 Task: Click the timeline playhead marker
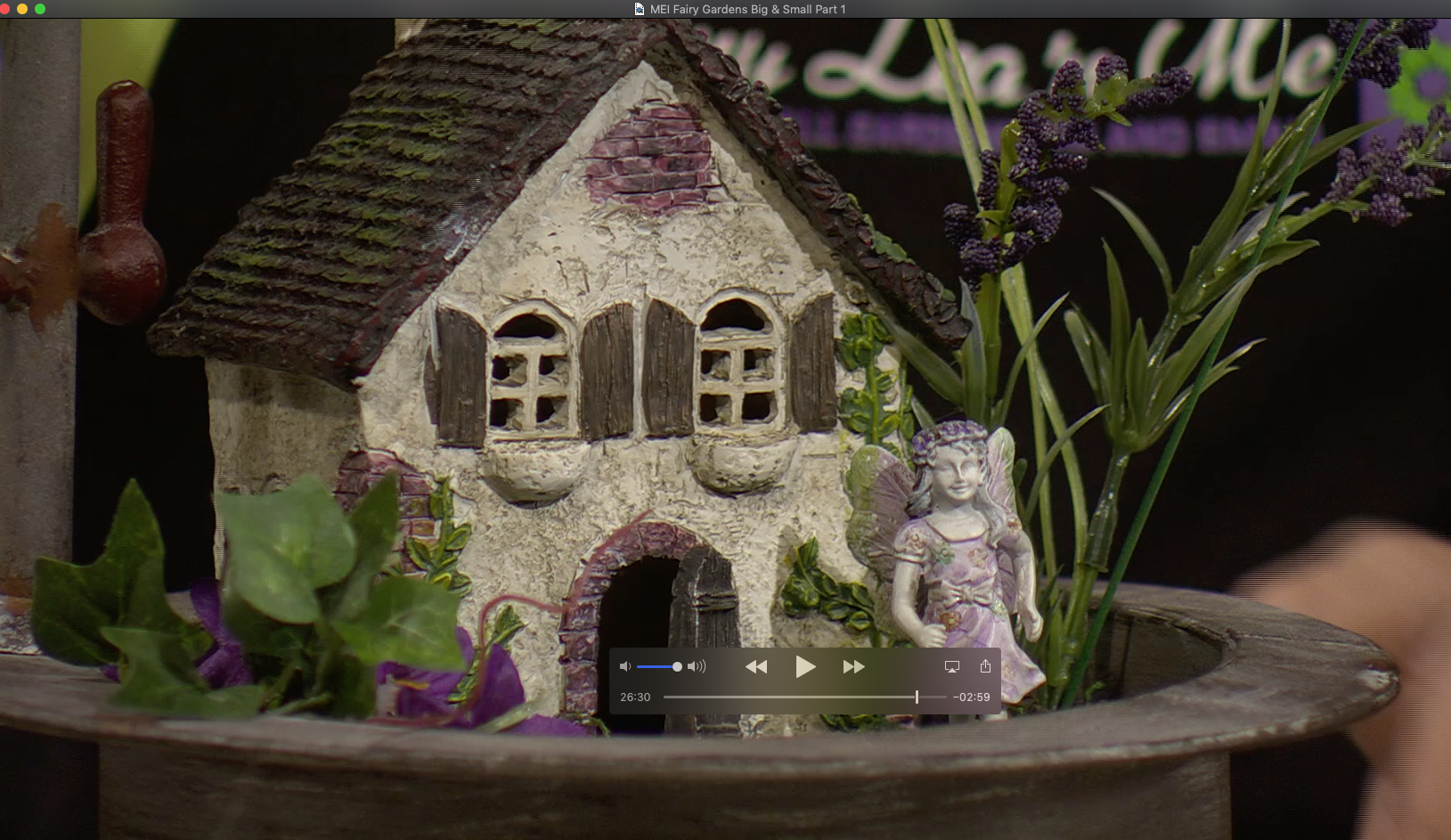coord(917,697)
